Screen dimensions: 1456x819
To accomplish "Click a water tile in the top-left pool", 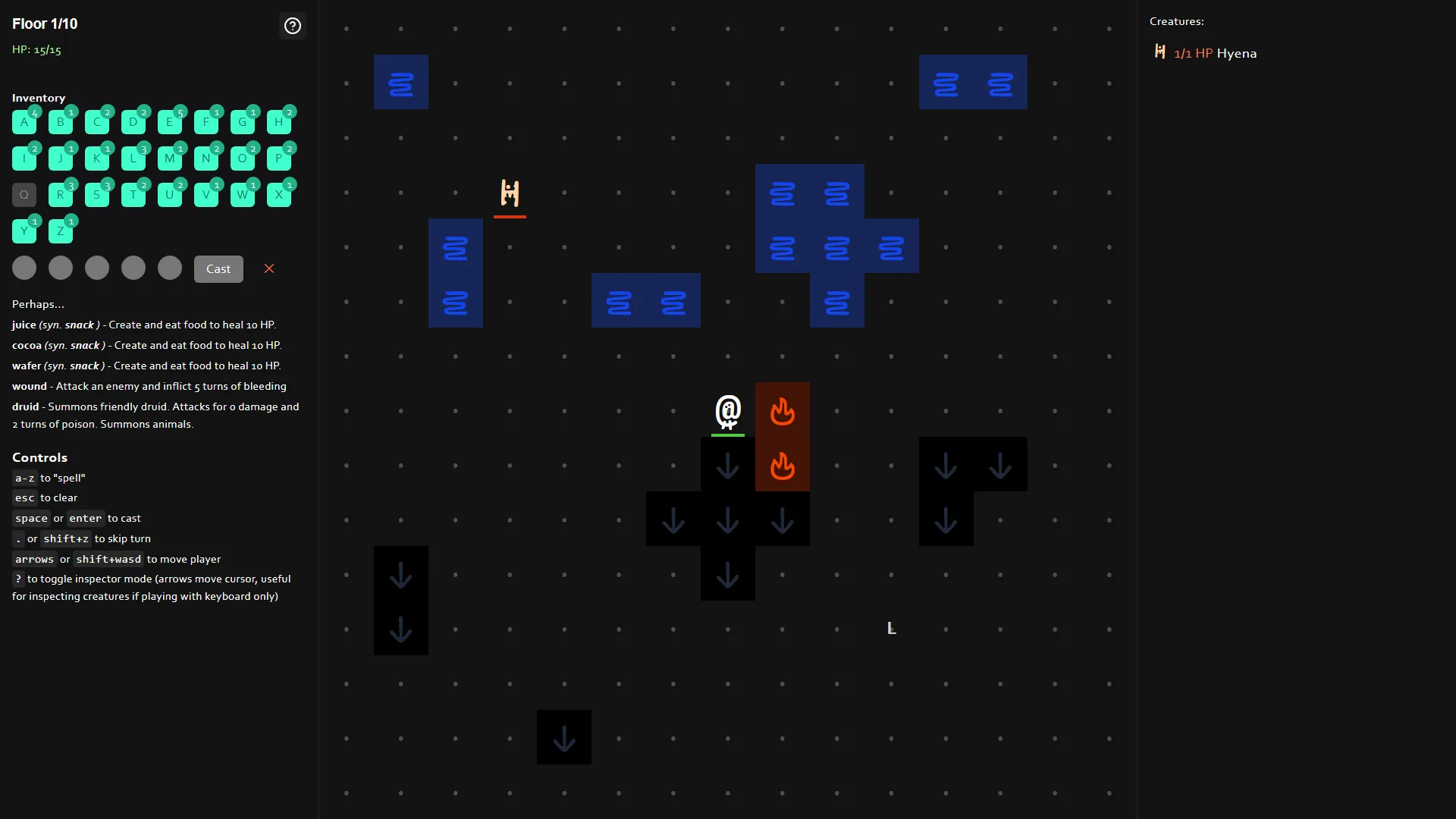I will pos(401,82).
